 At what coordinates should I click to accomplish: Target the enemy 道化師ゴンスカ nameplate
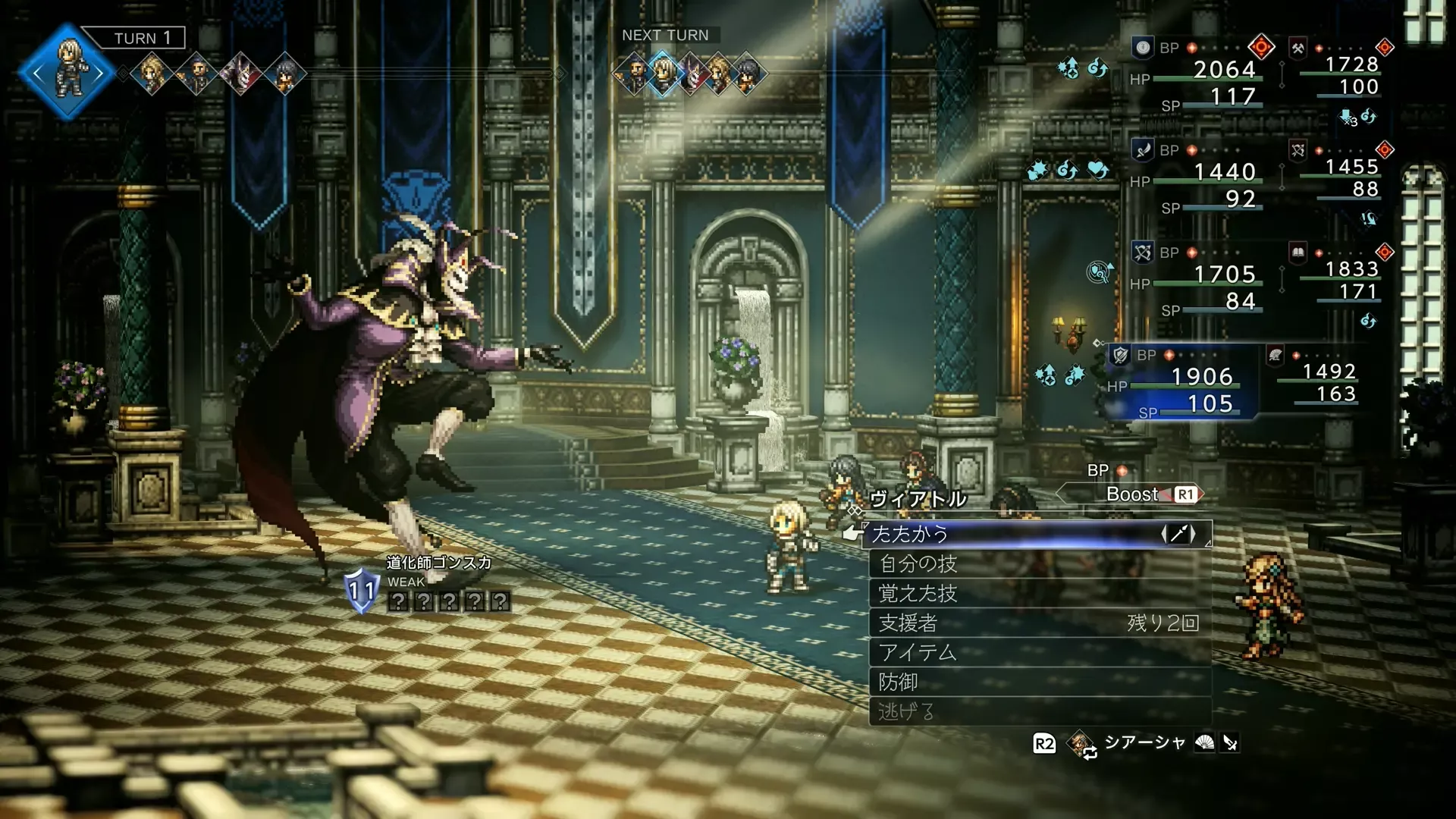[438, 562]
